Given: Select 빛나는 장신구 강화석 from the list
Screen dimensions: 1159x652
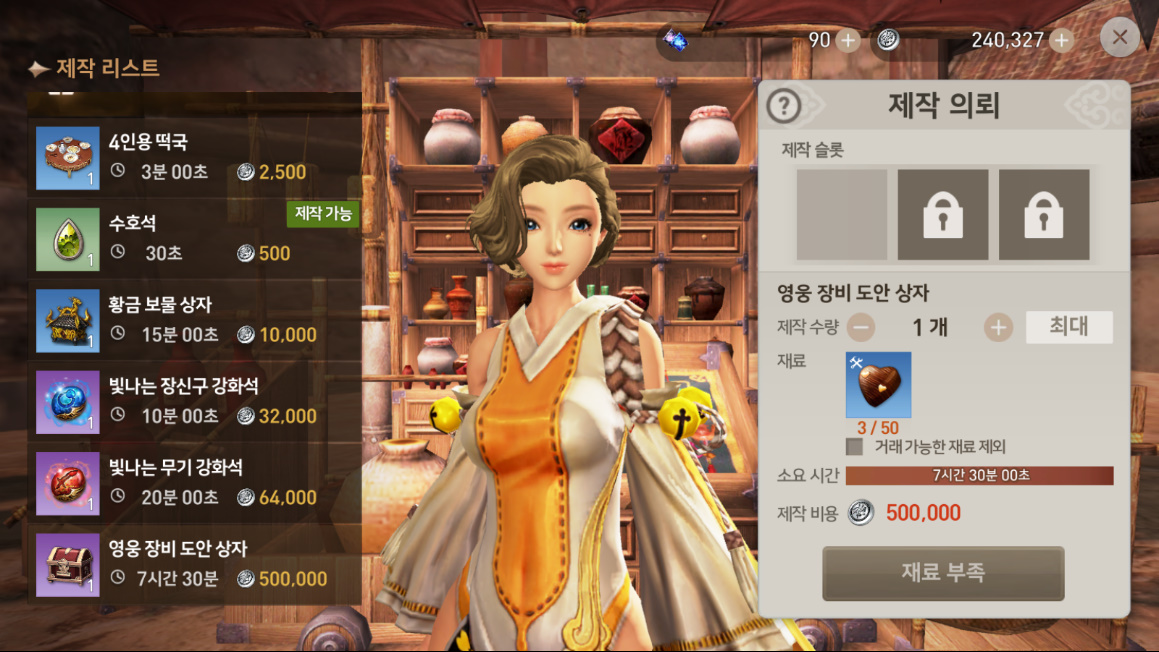Looking at the screenshot, I should tap(195, 401).
